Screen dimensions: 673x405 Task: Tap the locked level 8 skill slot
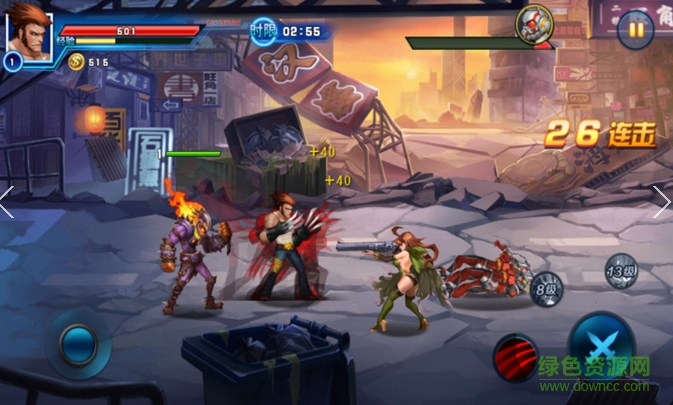pos(546,287)
